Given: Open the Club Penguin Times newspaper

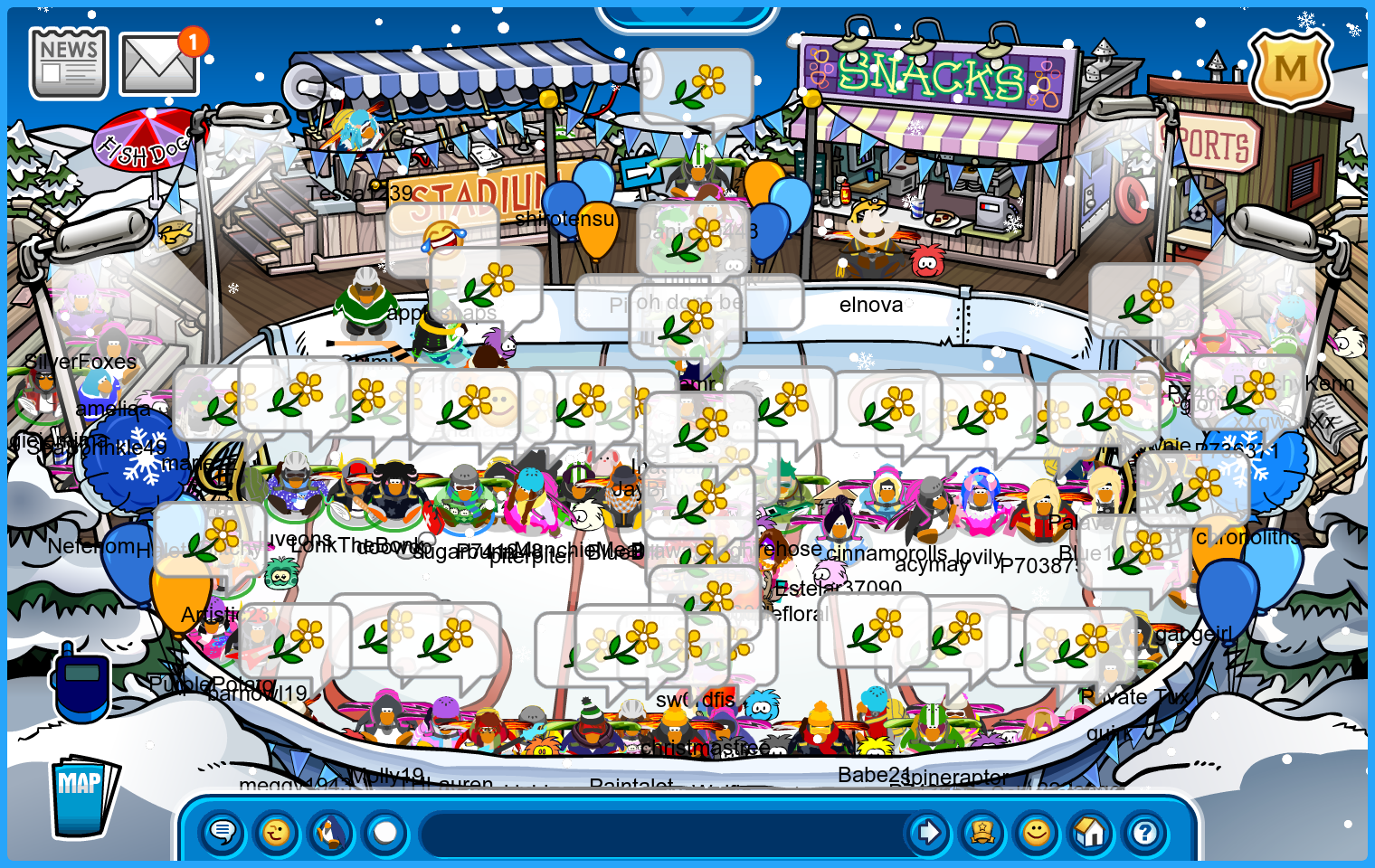Looking at the screenshot, I should coord(69,62).
